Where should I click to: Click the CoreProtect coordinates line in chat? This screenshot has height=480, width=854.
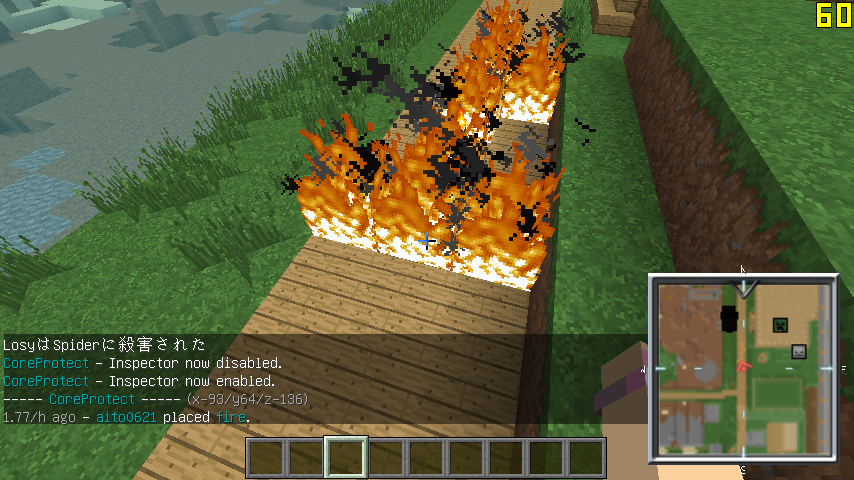[x=155, y=399]
